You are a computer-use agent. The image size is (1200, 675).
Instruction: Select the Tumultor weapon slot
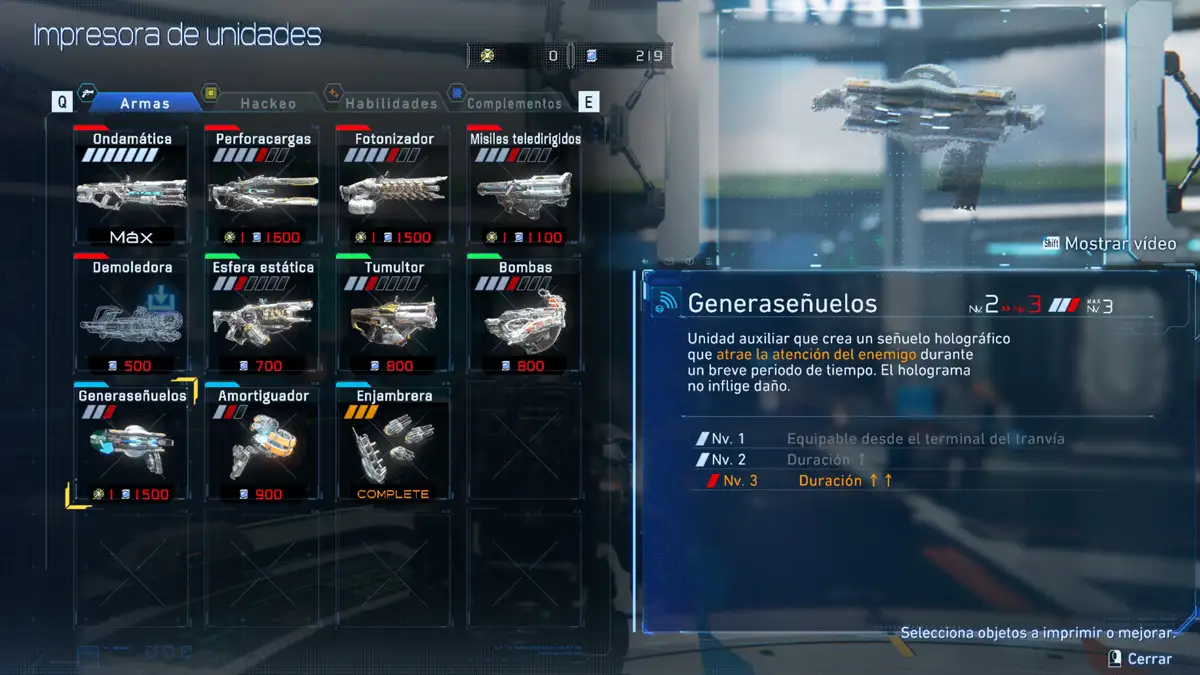[394, 314]
